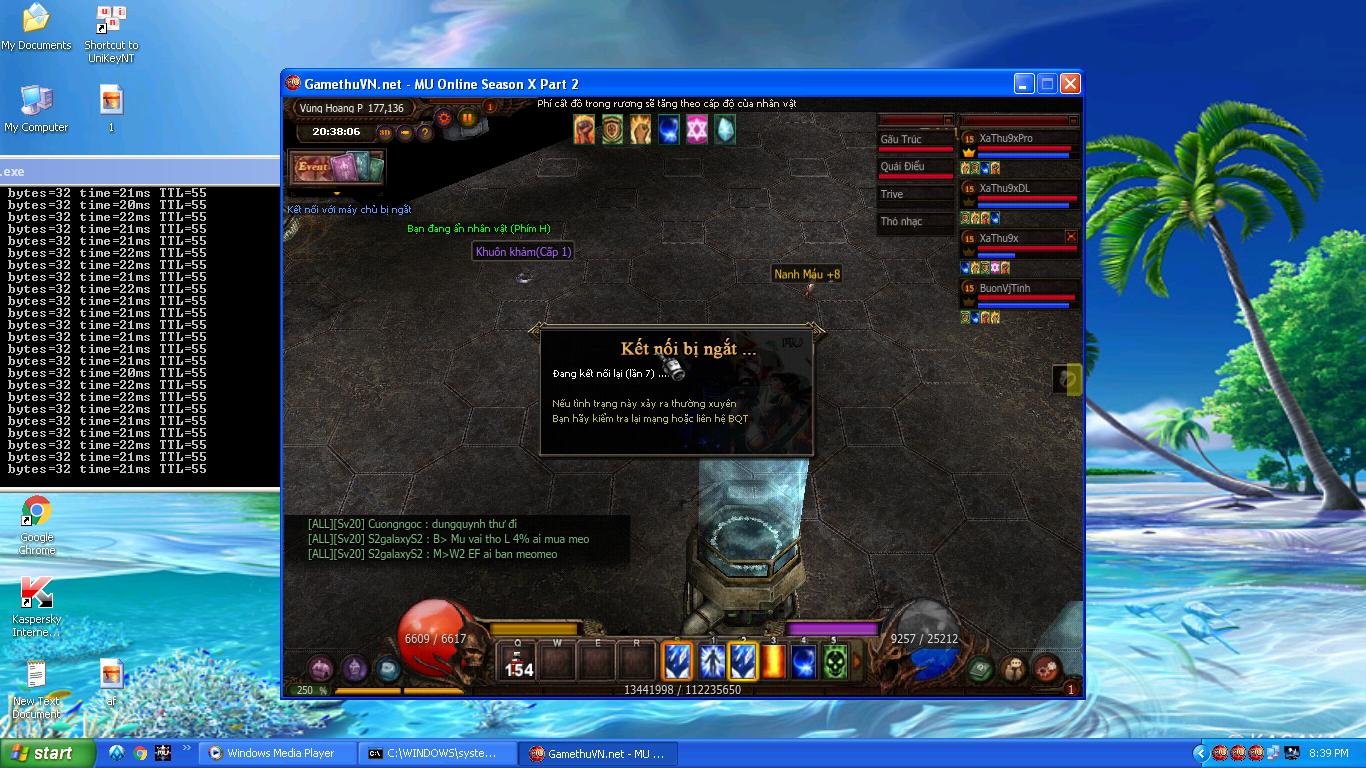Close the MU Online game window
Image resolution: width=1366 pixels, height=768 pixels.
click(1070, 84)
